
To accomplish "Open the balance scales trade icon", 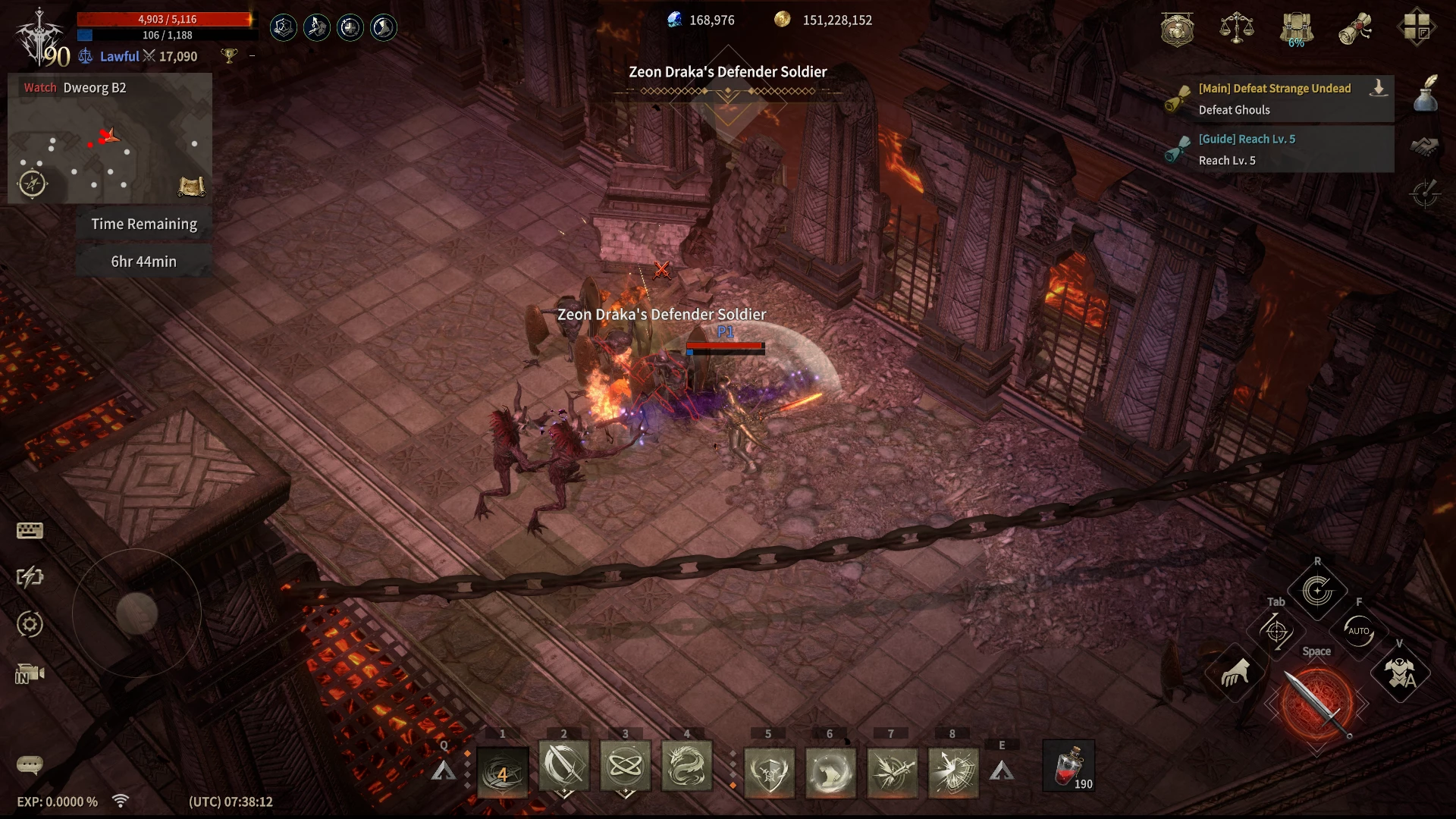I will [1236, 27].
